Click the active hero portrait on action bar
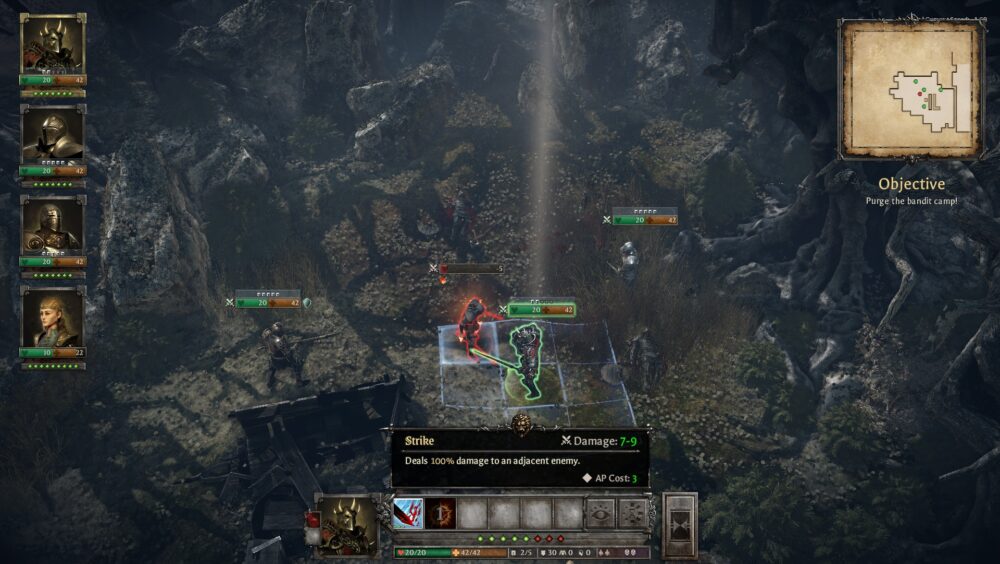 click(348, 523)
